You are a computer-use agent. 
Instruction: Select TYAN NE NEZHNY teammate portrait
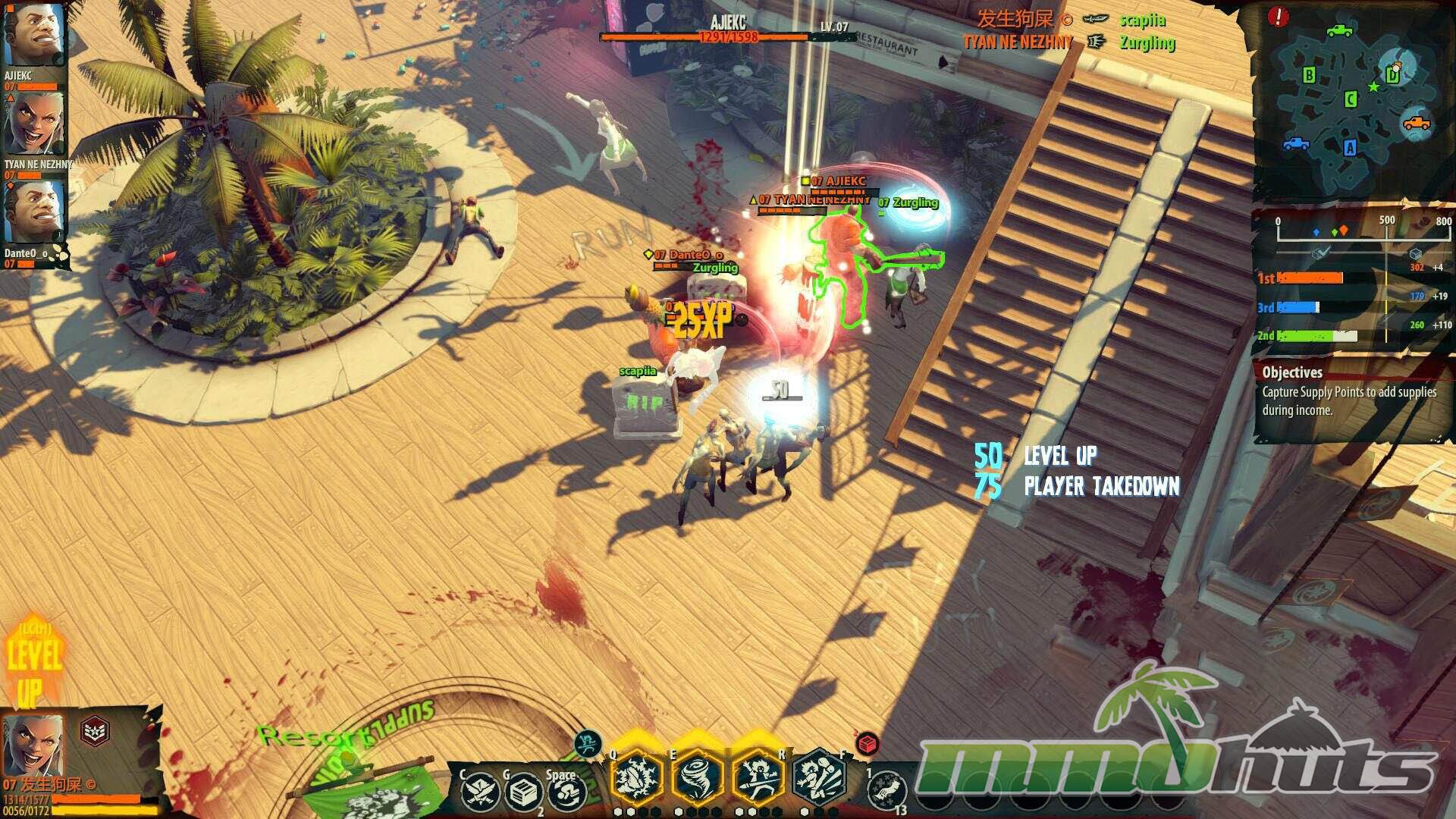(32, 124)
